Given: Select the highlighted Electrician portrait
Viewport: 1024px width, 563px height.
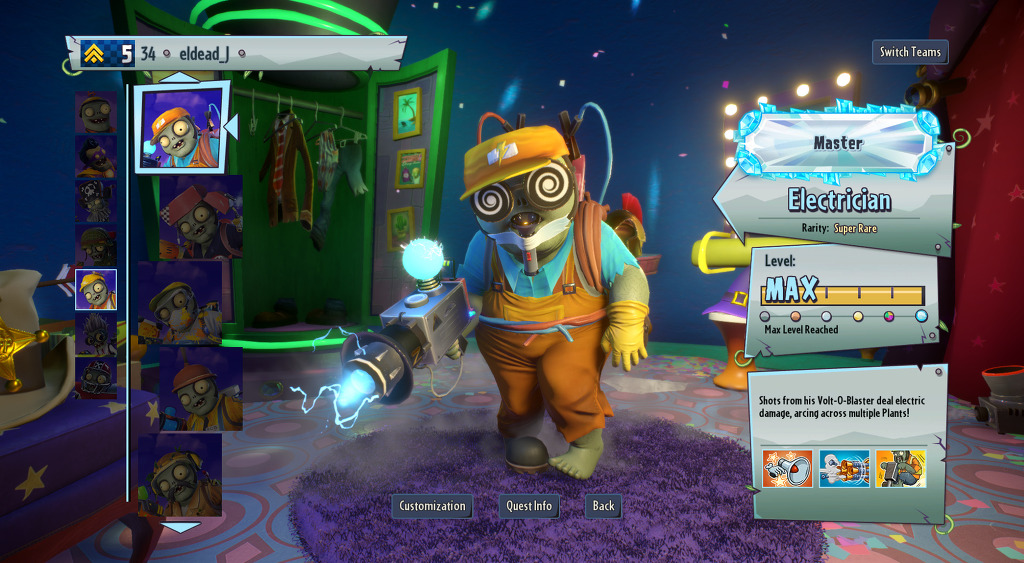Looking at the screenshot, I should click(x=181, y=128).
